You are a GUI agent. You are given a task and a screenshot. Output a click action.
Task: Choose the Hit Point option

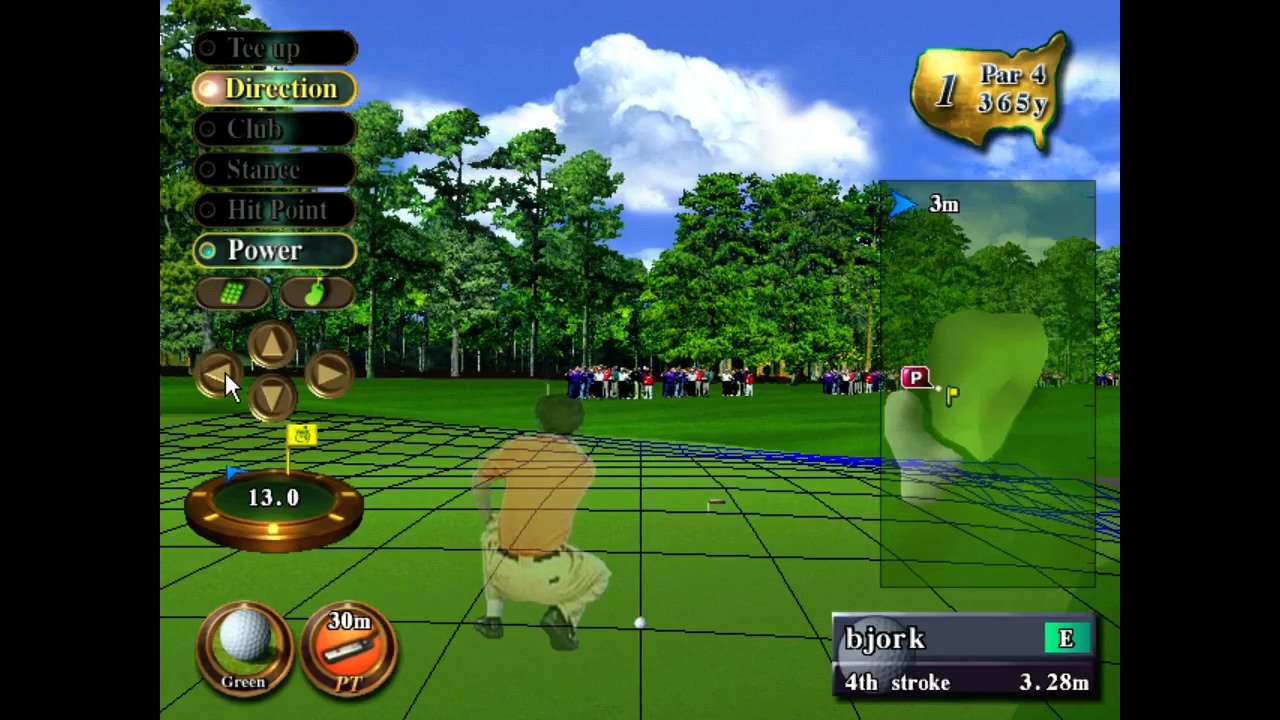click(274, 210)
